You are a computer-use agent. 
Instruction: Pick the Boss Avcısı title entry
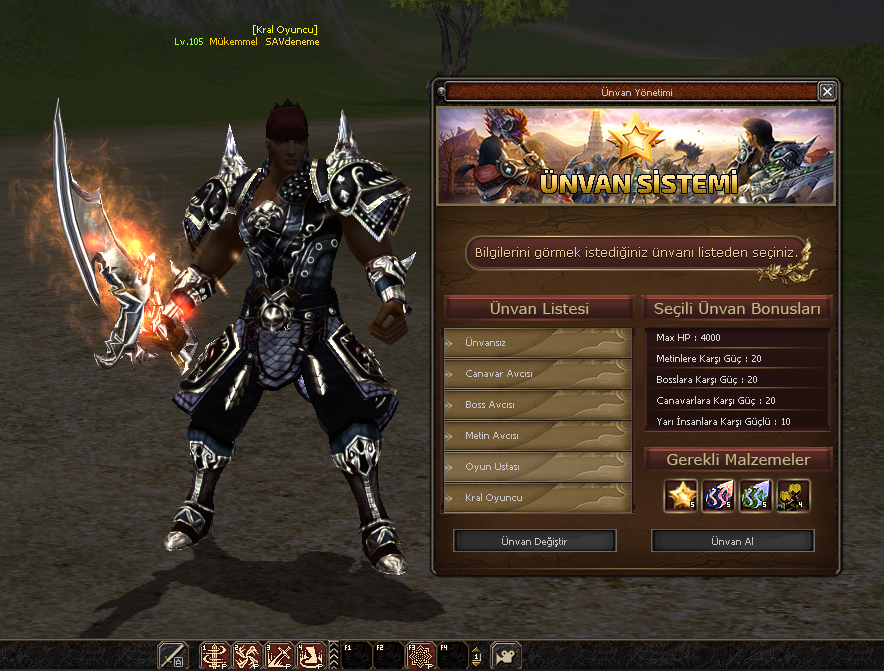[538, 405]
